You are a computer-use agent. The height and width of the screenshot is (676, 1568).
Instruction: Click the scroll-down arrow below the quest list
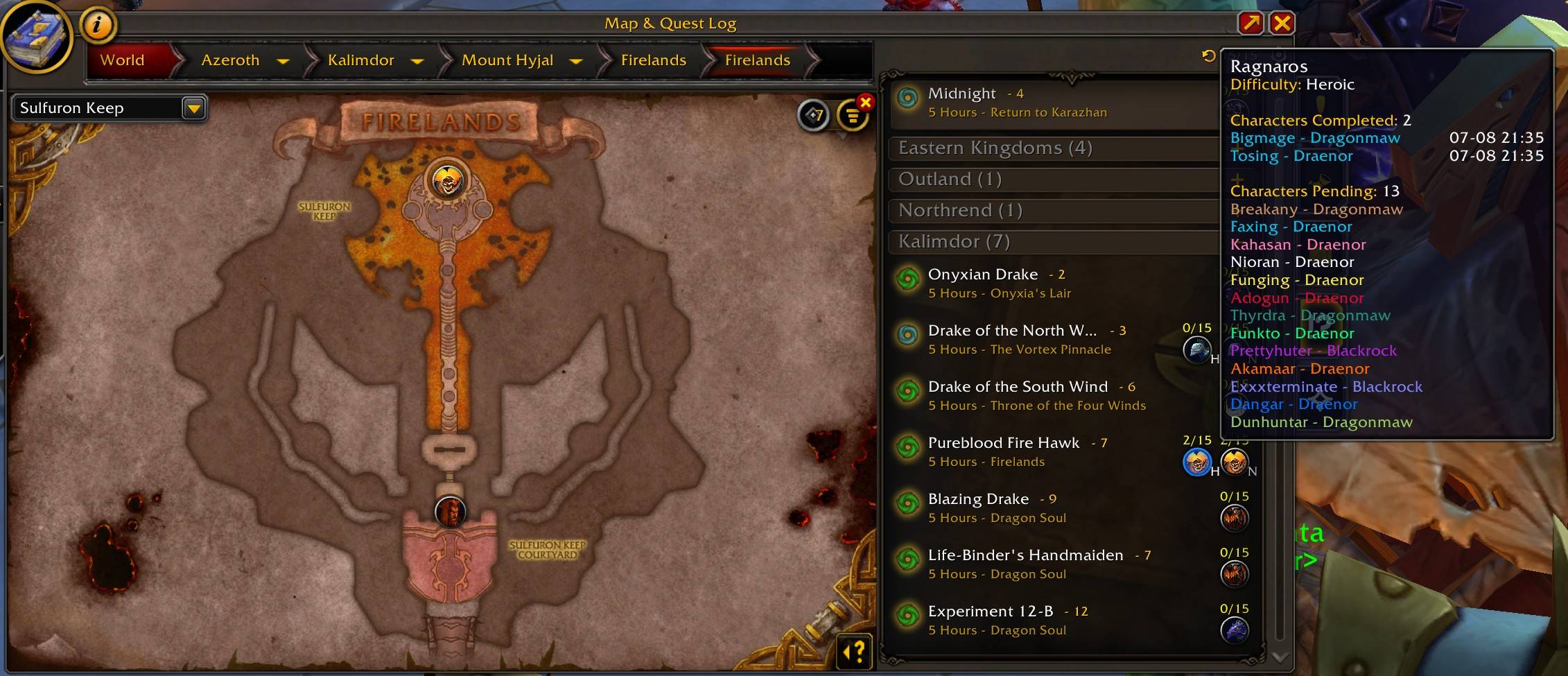pos(1278,659)
